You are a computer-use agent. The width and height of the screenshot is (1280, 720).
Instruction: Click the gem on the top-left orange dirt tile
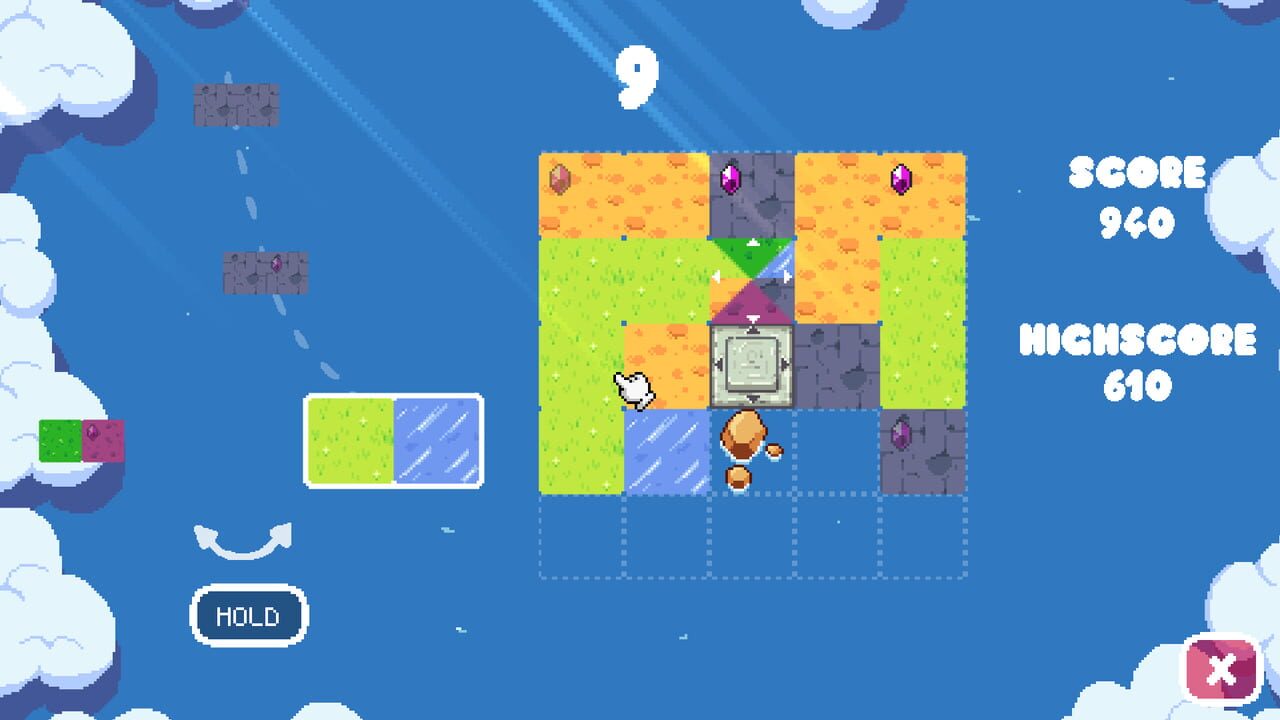pyautogui.click(x=560, y=178)
